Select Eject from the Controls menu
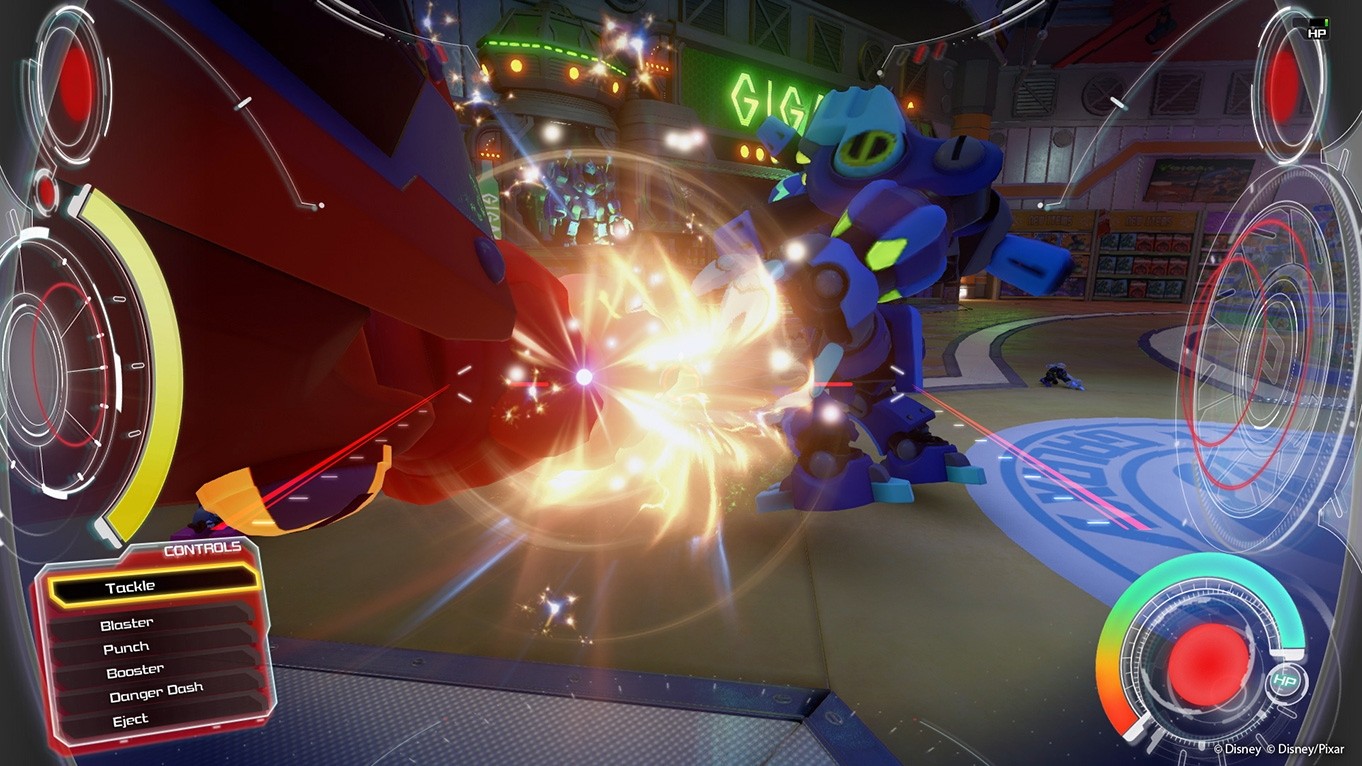Screen dimensions: 1362x766 pos(129,718)
